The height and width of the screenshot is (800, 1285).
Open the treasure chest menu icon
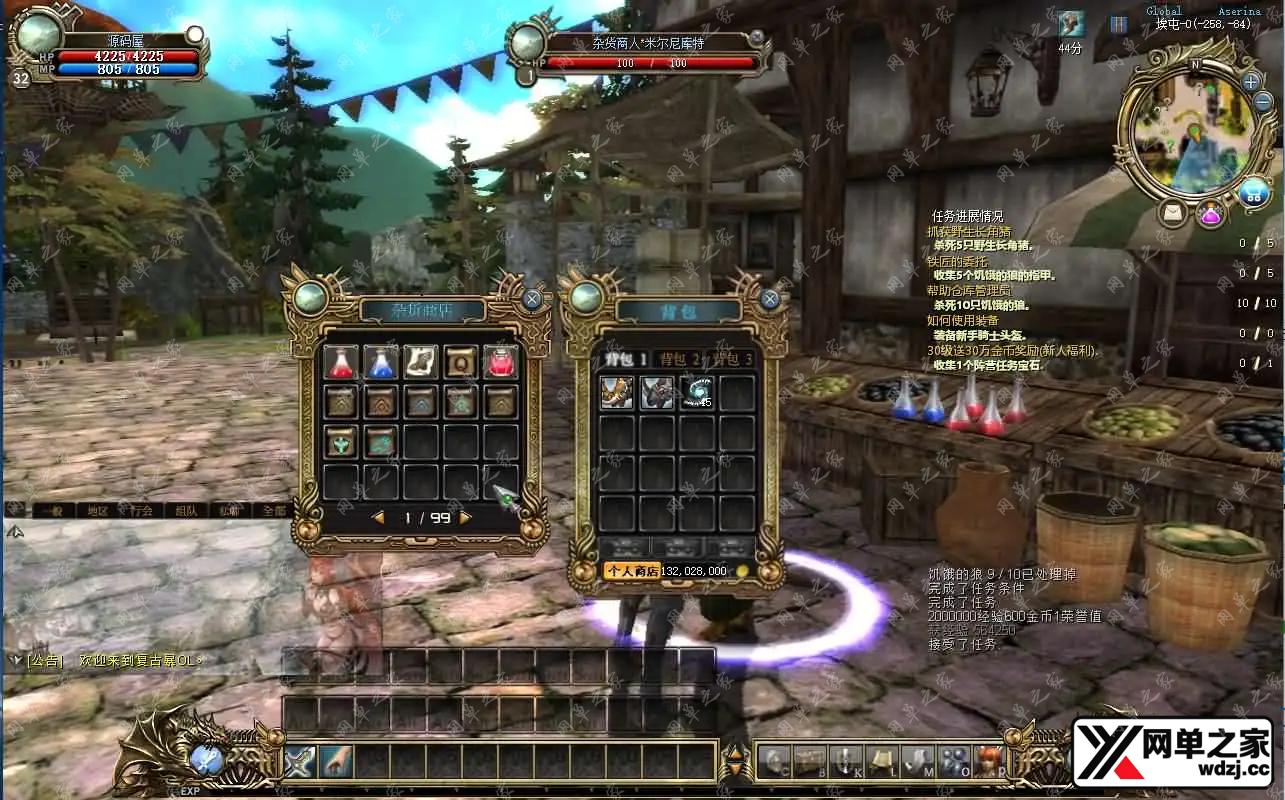pyautogui.click(x=810, y=761)
